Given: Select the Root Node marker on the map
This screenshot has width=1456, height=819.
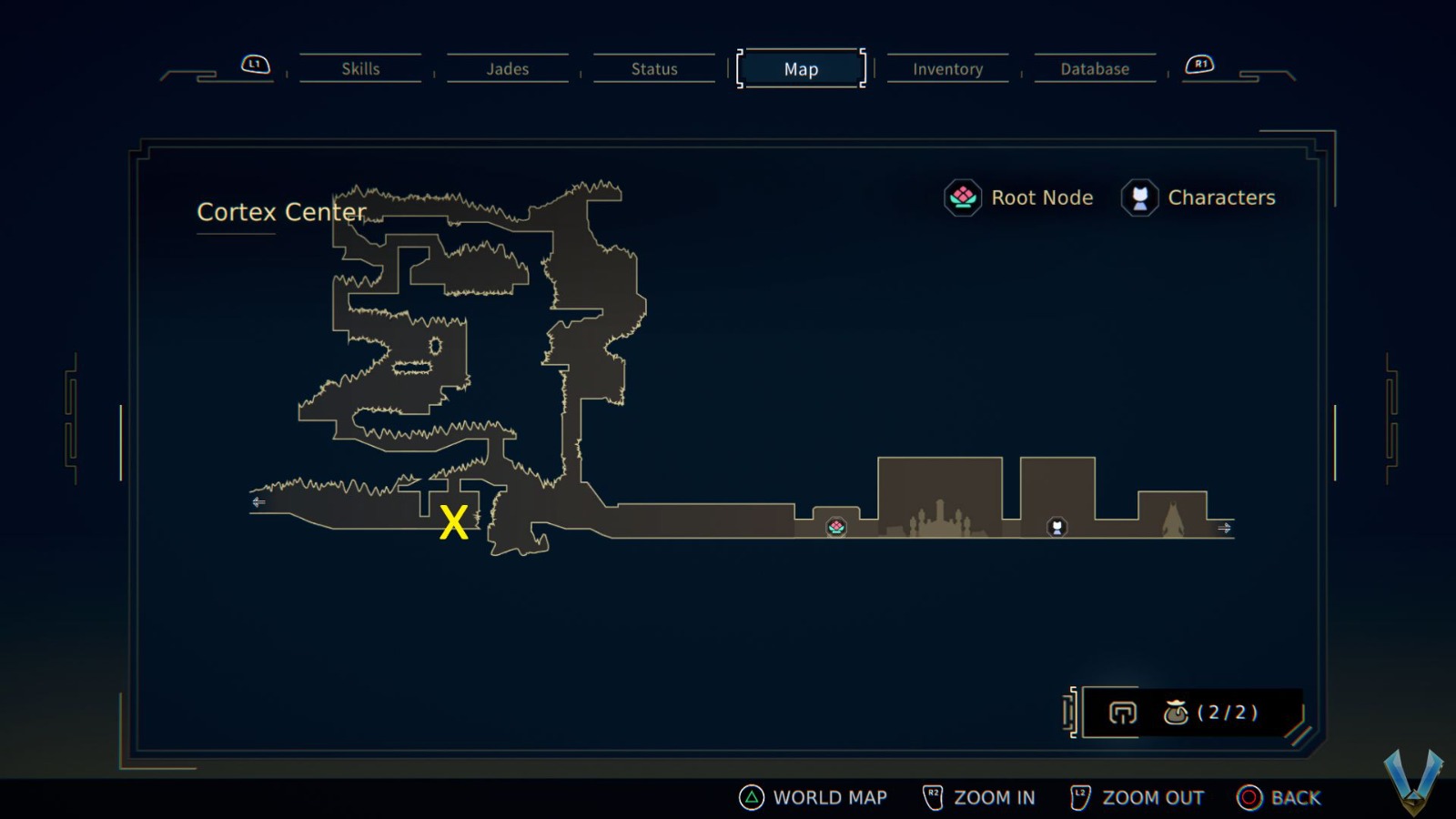Looking at the screenshot, I should [836, 527].
